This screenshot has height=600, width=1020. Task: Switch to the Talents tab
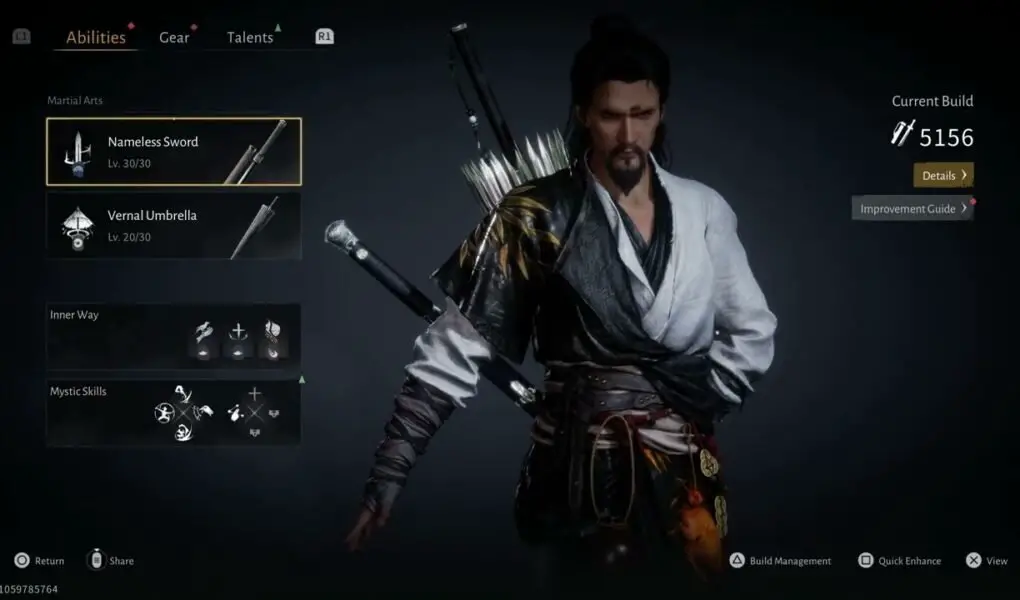(250, 38)
